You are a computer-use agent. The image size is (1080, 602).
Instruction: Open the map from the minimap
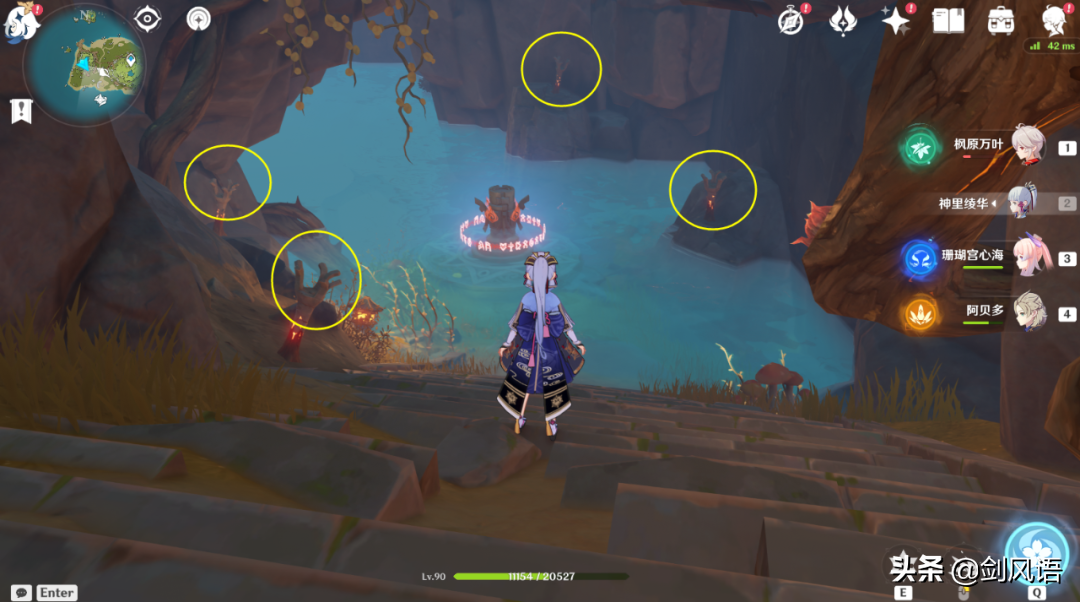click(x=82, y=63)
